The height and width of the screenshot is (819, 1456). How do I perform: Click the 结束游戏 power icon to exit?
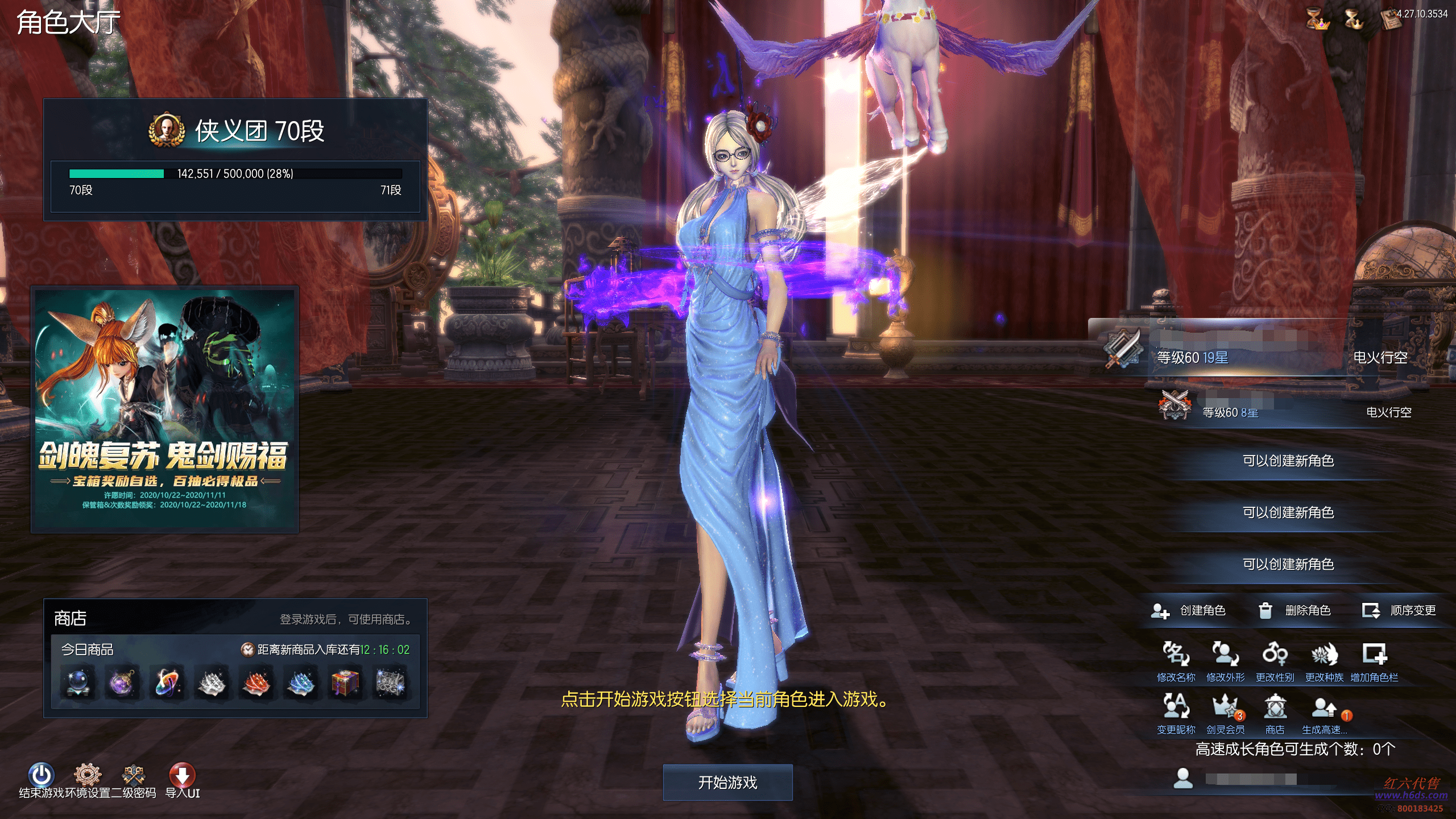click(41, 775)
